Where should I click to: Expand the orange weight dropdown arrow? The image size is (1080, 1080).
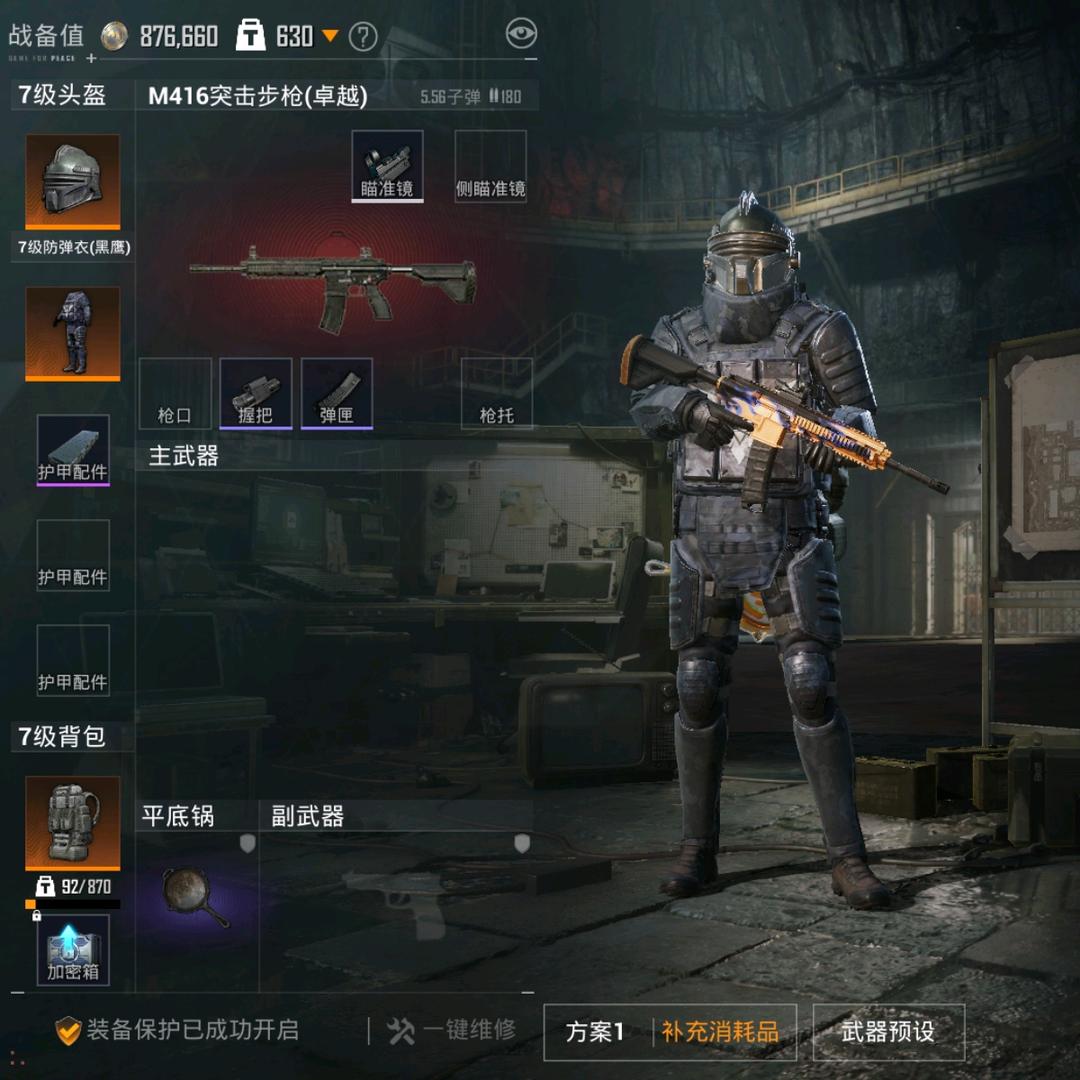point(330,37)
